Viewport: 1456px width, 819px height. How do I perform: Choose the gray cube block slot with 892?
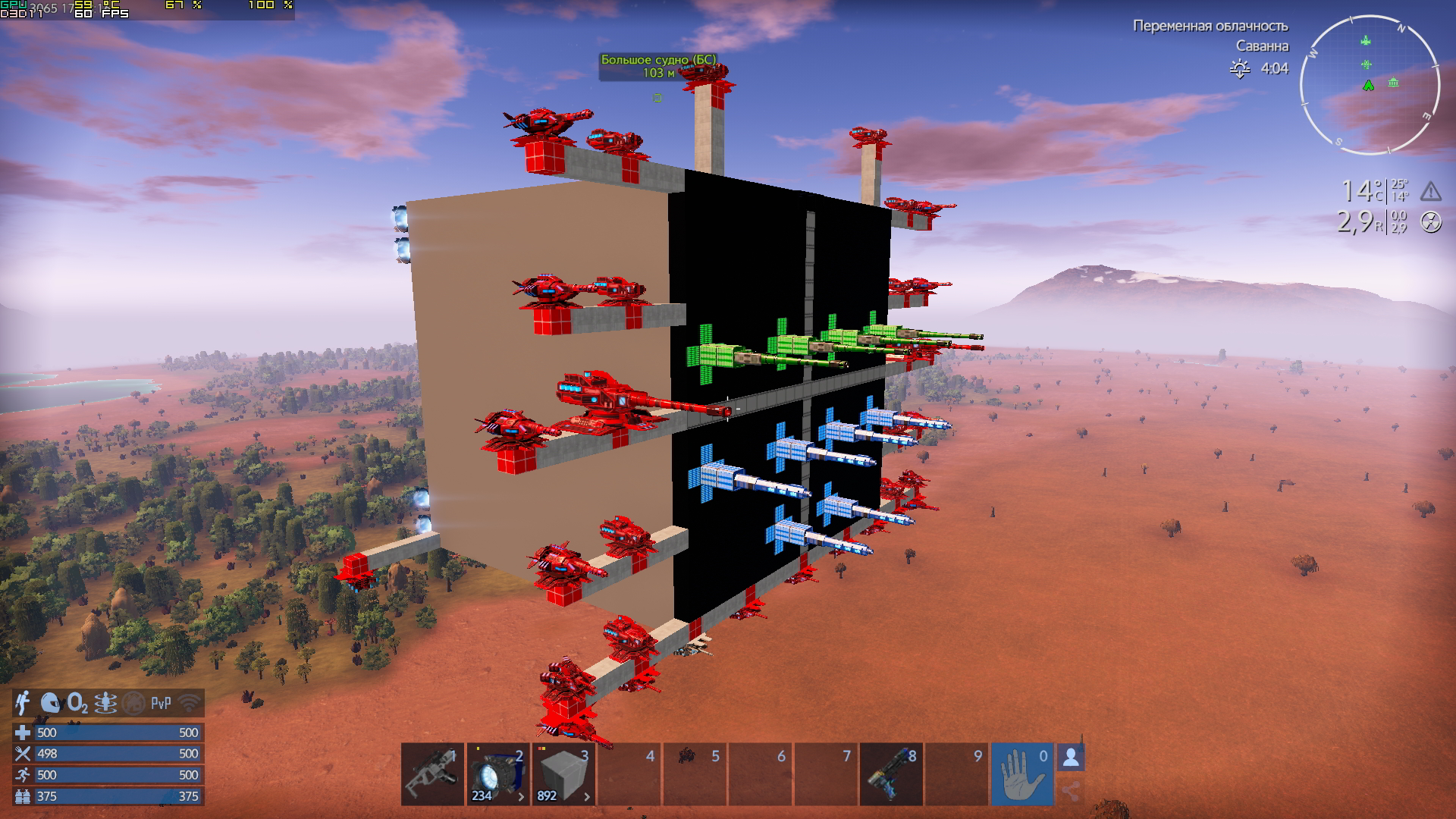[x=563, y=774]
